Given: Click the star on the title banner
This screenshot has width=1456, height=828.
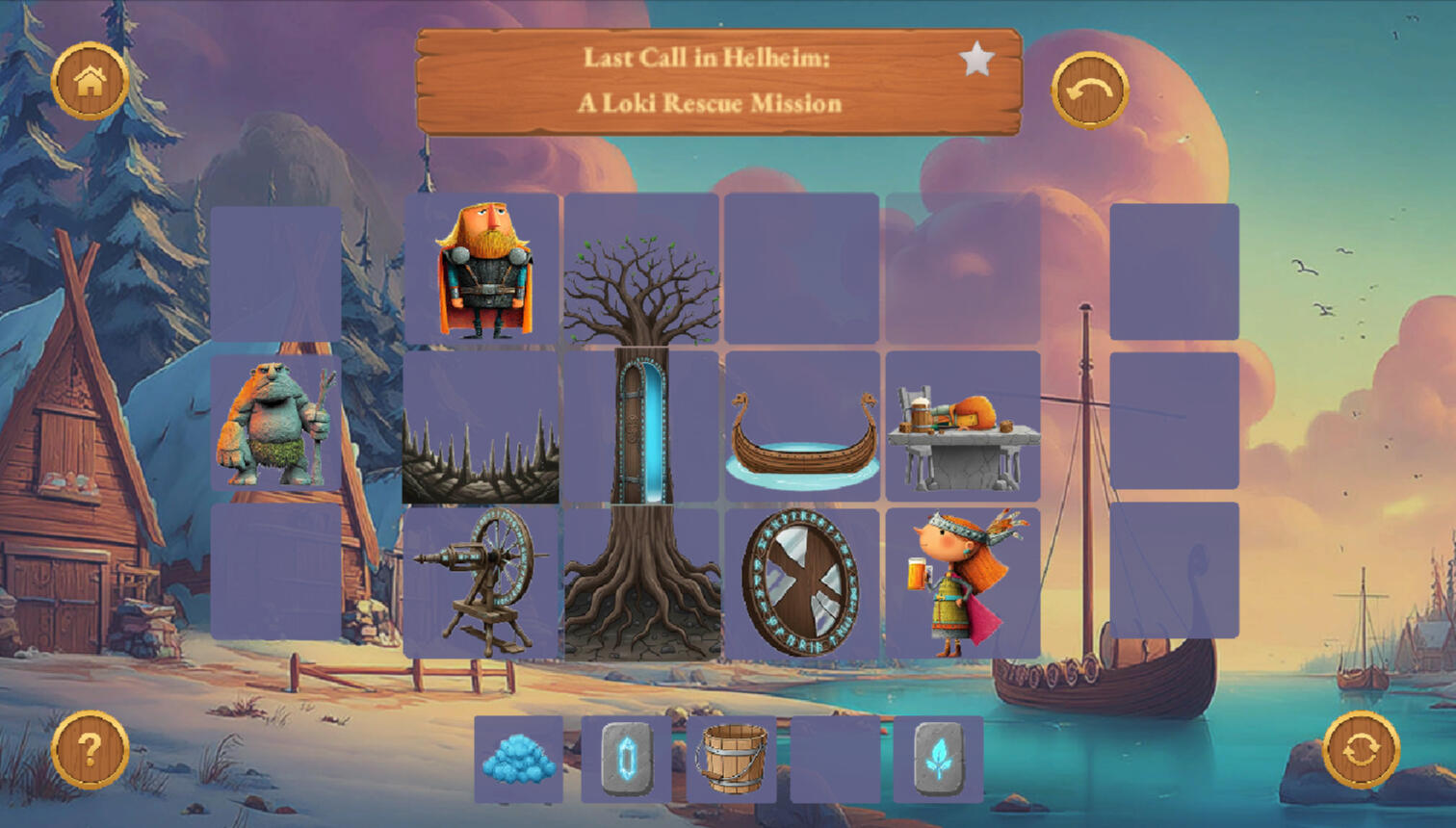Looking at the screenshot, I should point(976,60).
